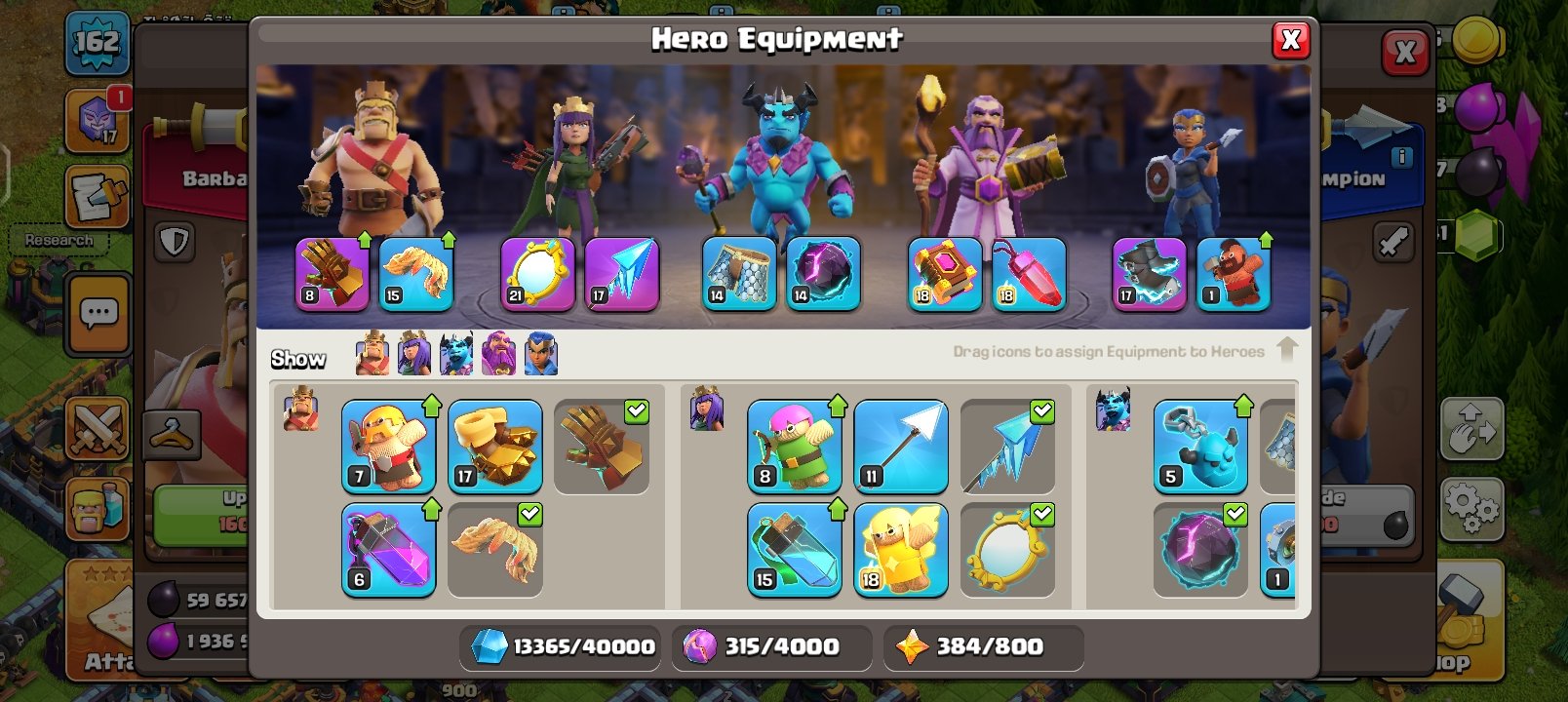This screenshot has width=1568, height=702.
Task: Select the level 17 Earthquake Boots equipment
Action: pyautogui.click(x=495, y=447)
